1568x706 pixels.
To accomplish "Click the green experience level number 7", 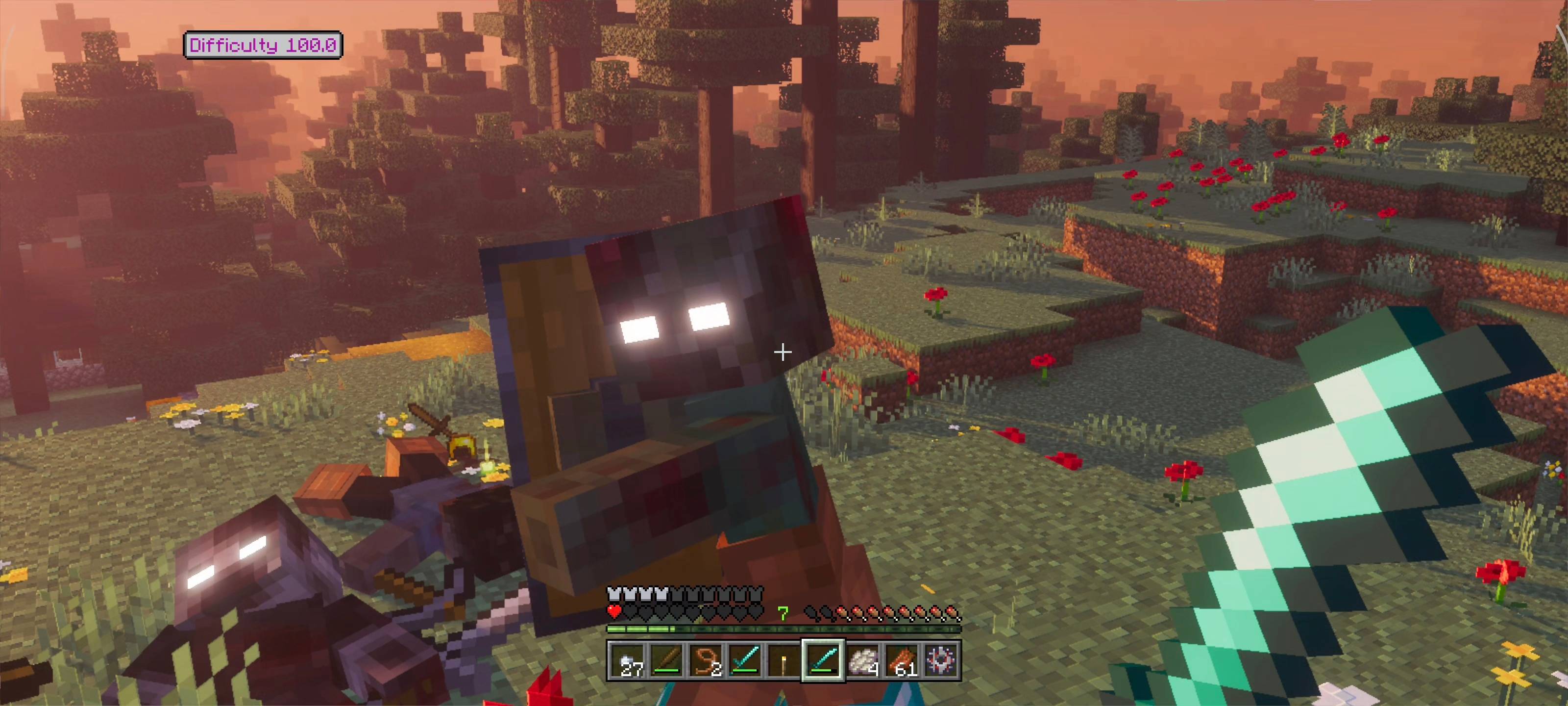I will click(x=784, y=613).
